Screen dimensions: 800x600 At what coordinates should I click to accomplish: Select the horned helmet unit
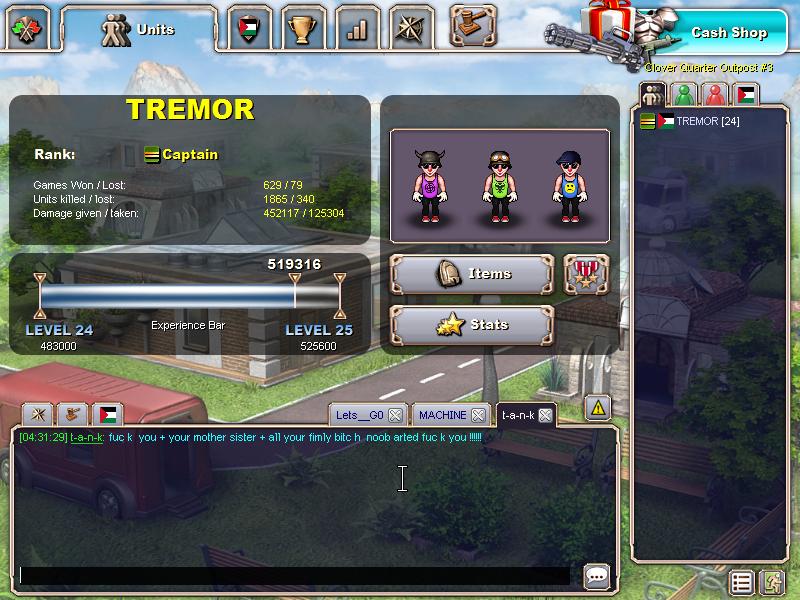[x=429, y=186]
